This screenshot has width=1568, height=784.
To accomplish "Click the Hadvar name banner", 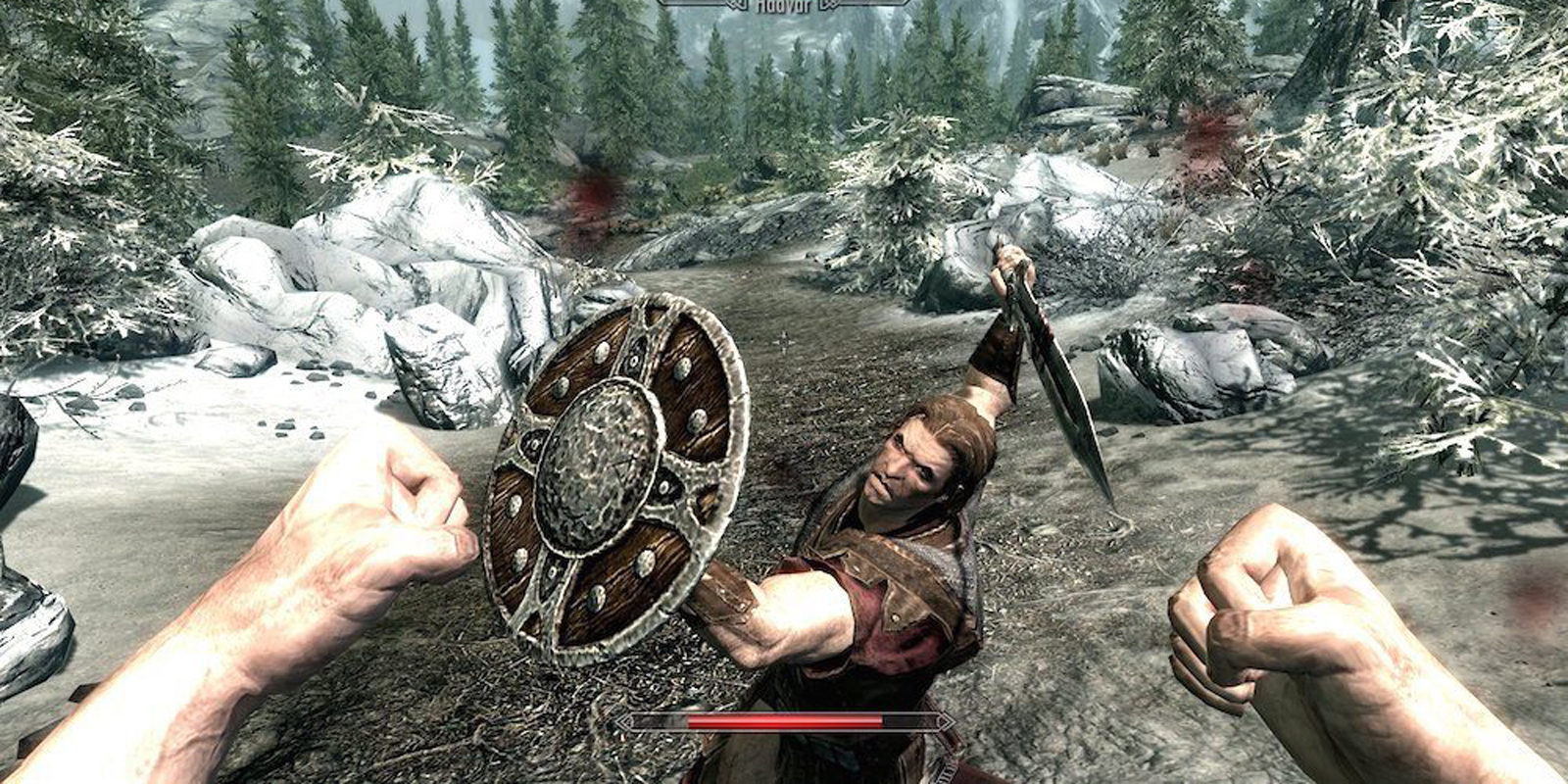I will [784, 8].
